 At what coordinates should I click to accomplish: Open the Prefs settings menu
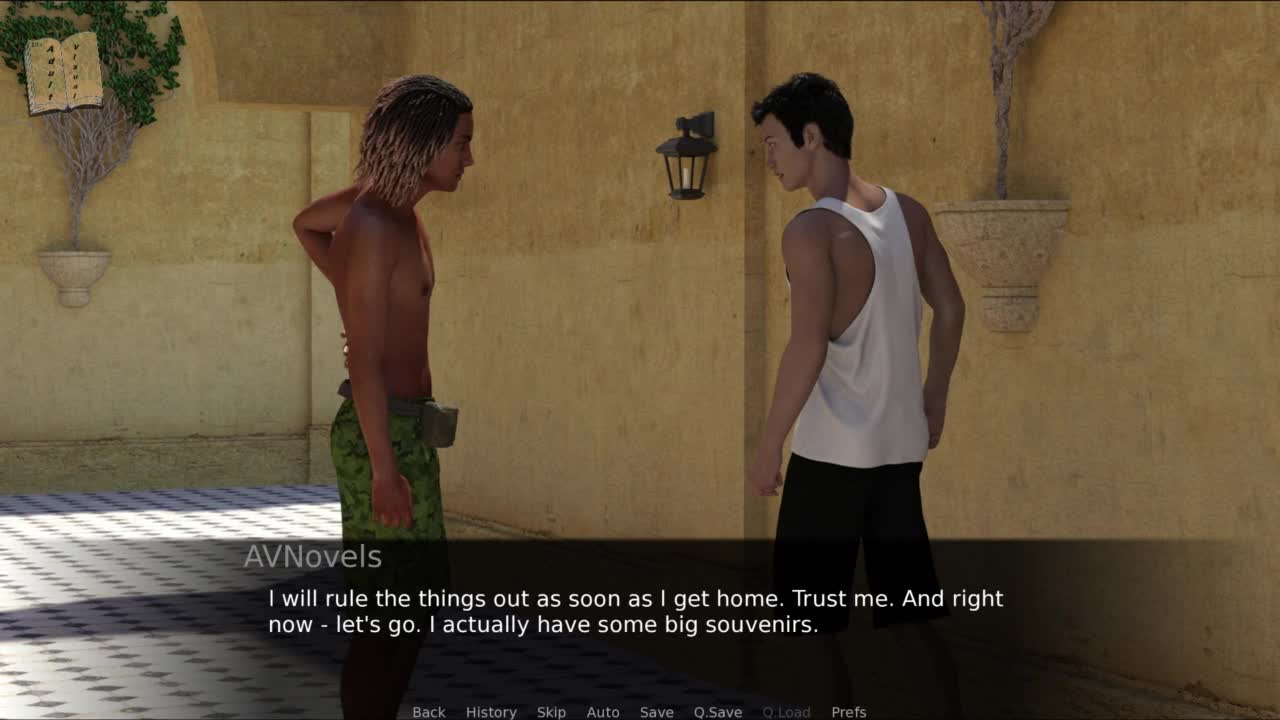(x=849, y=712)
